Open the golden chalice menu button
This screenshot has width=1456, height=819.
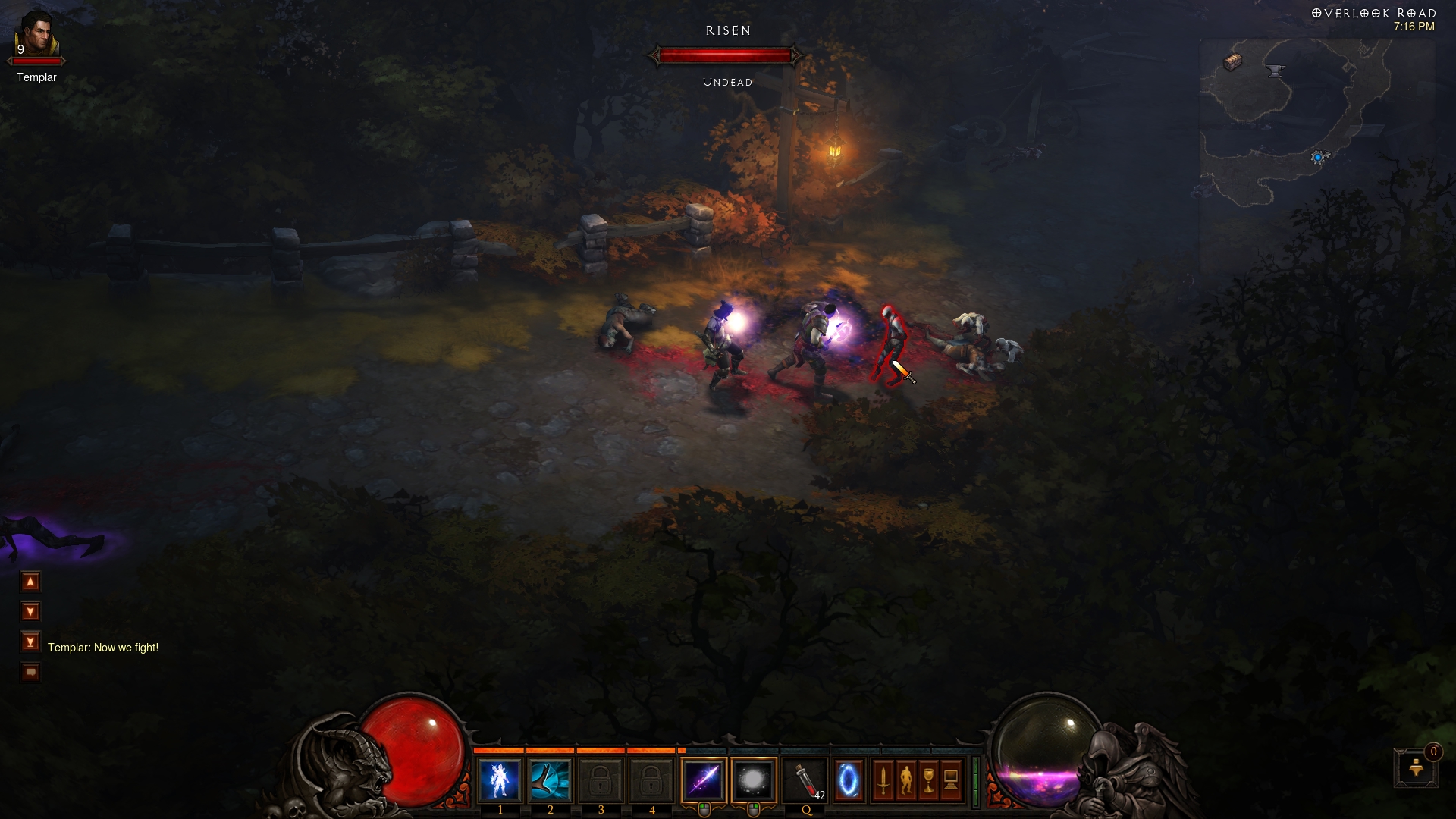pyautogui.click(x=928, y=780)
